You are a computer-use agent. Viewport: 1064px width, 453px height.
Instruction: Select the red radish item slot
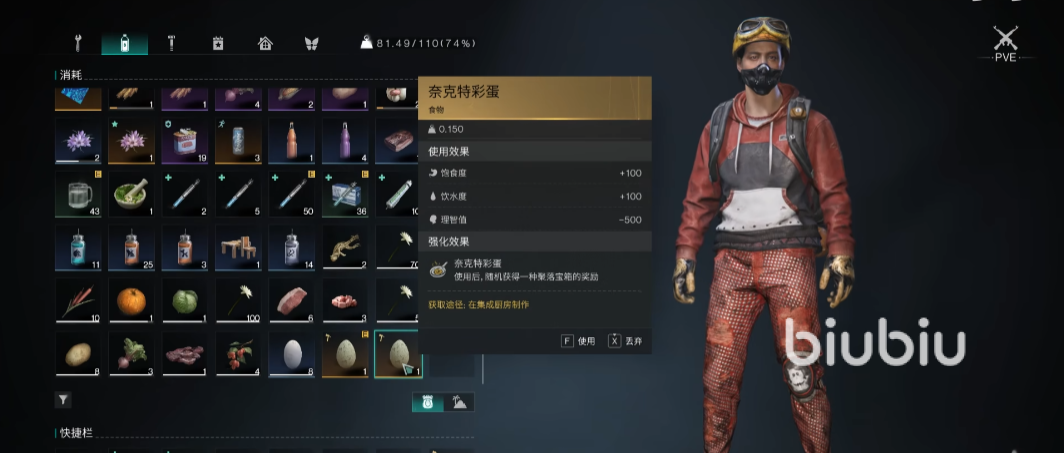(131, 354)
